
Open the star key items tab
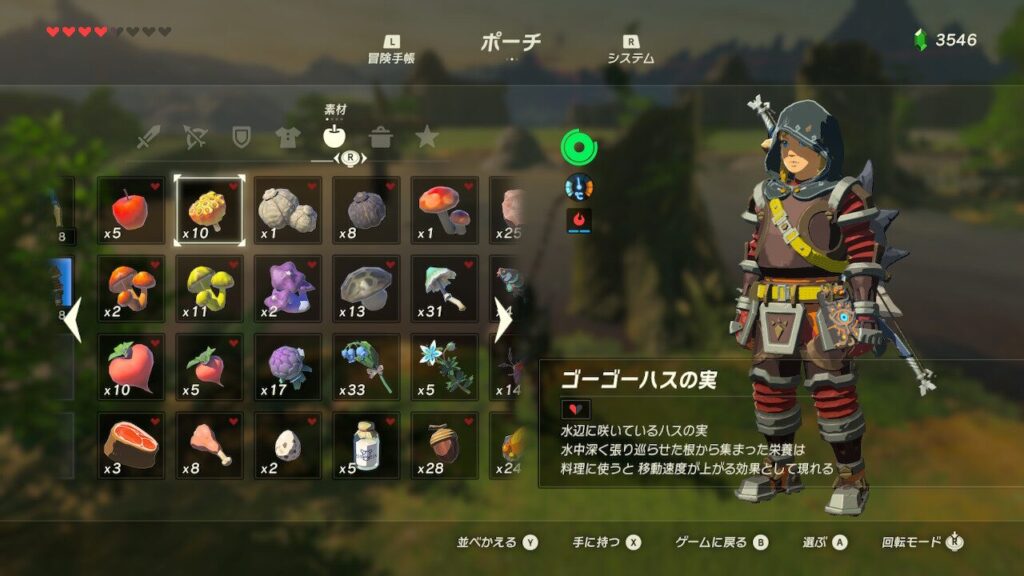coord(427,138)
